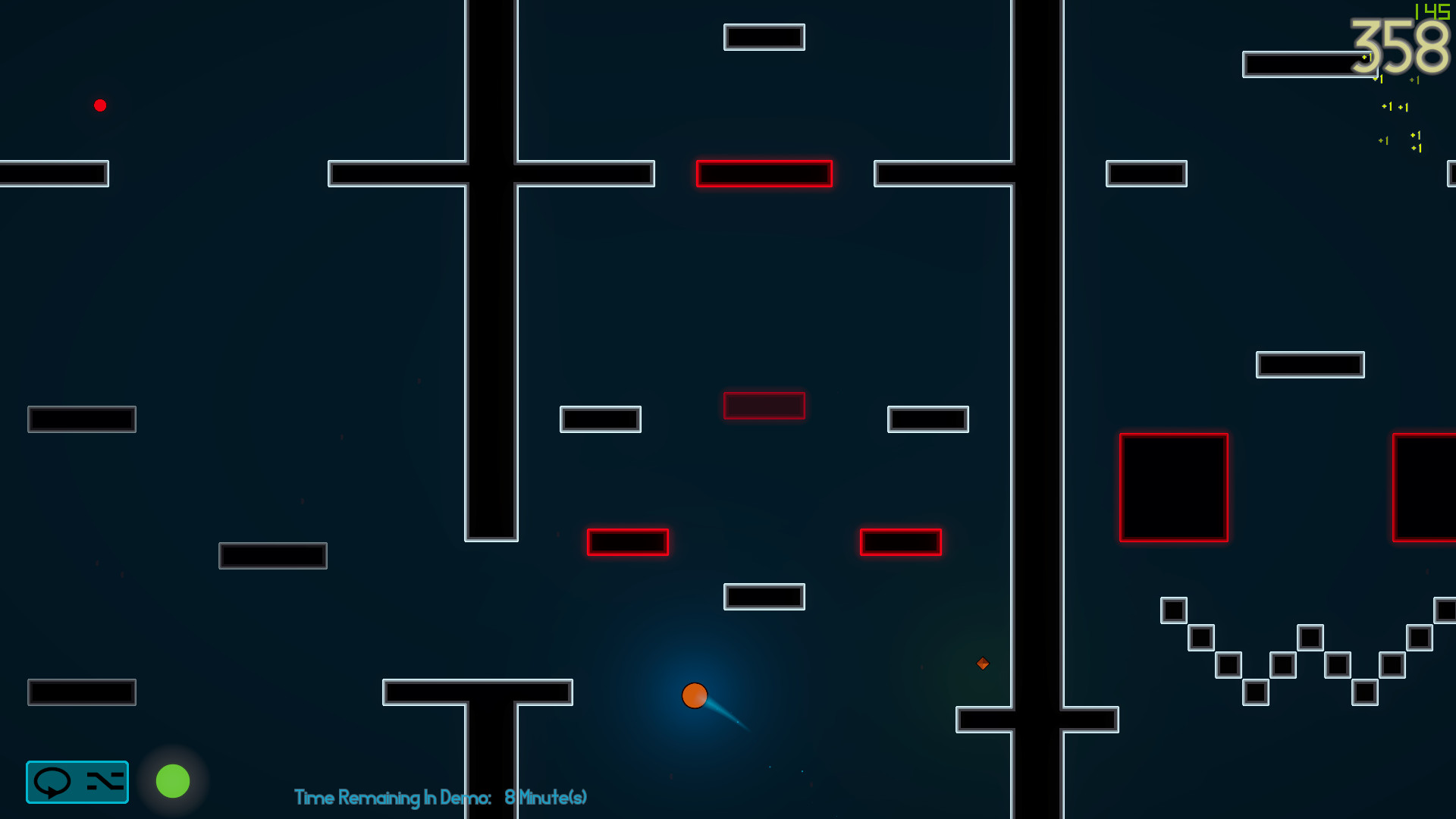Select the speech bubble icon bottom-left
The image size is (1456, 819).
53,782
